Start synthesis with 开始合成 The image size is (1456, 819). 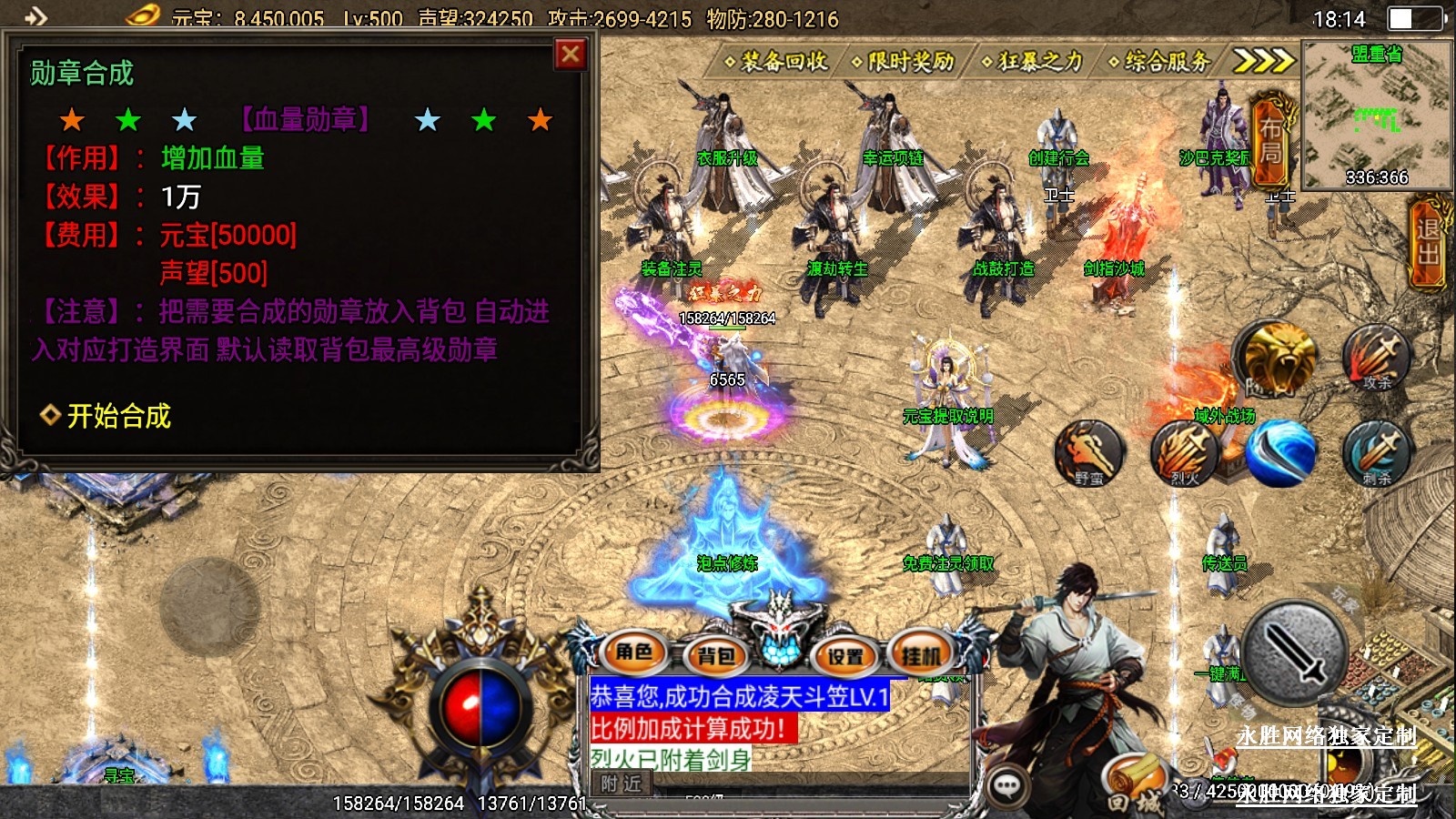tap(118, 416)
